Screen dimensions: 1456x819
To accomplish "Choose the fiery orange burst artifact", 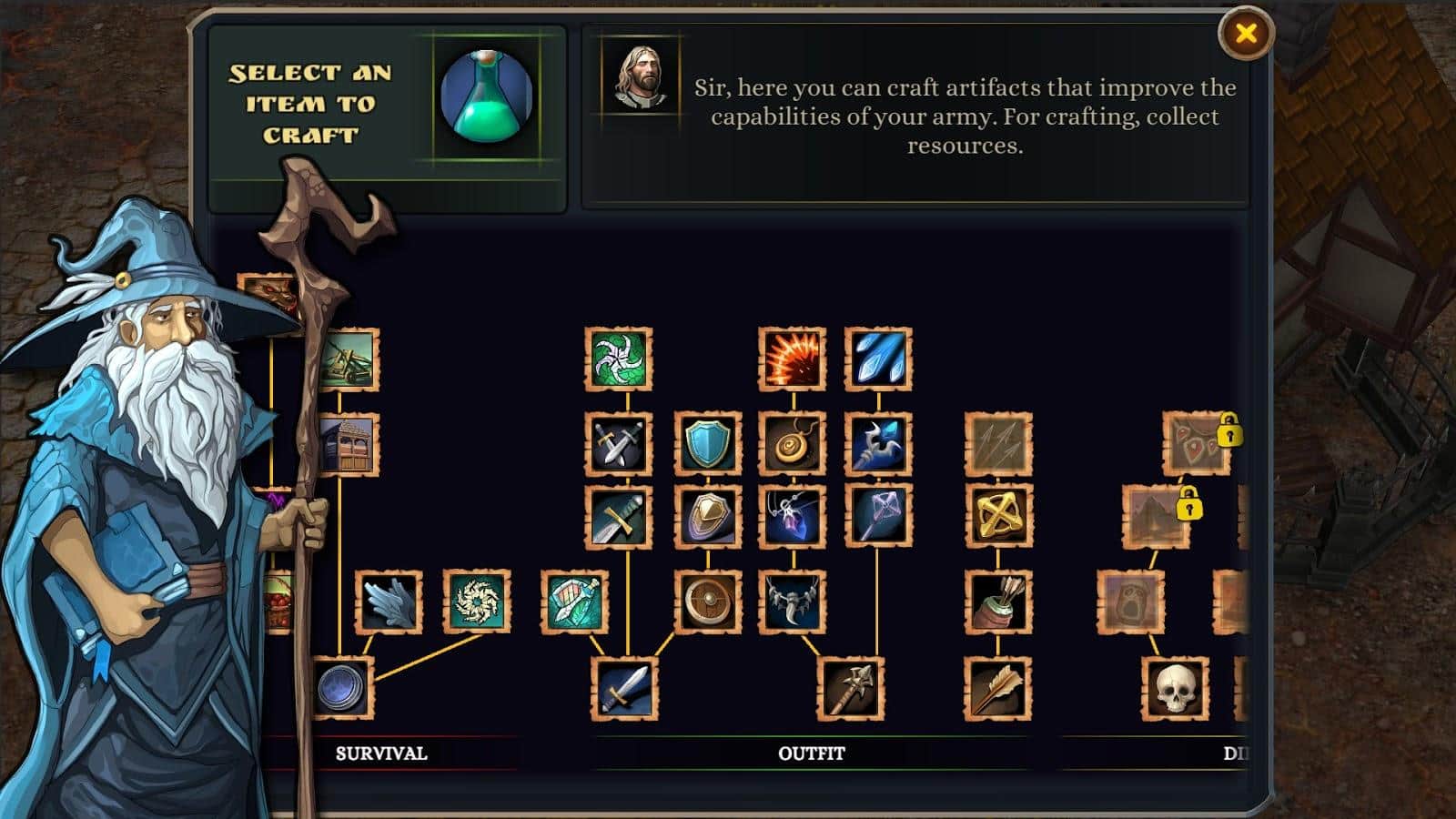I will tap(792, 359).
